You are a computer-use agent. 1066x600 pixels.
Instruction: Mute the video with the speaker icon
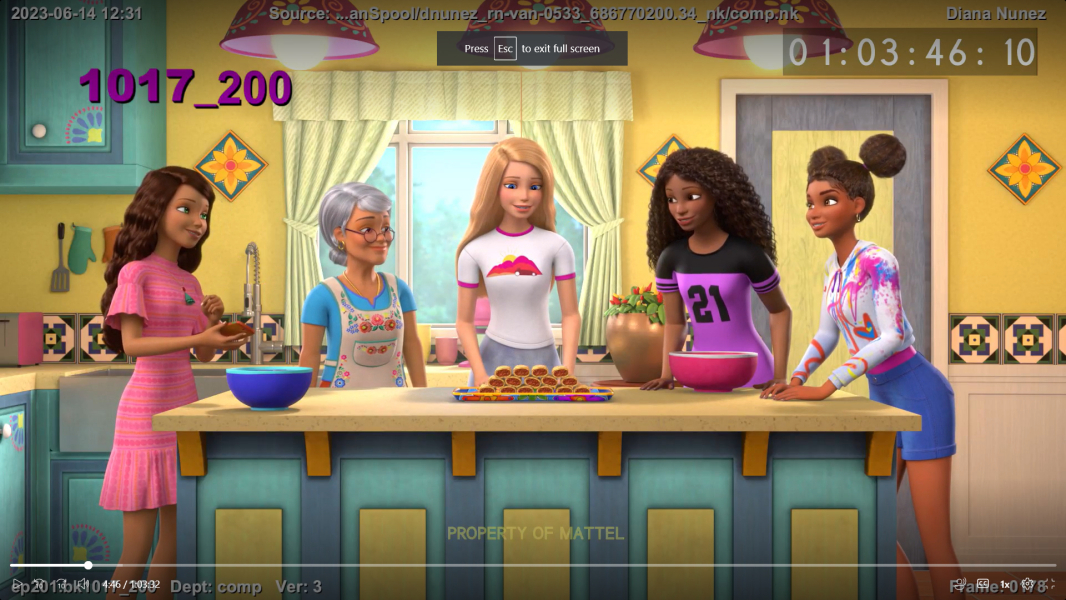tap(84, 584)
